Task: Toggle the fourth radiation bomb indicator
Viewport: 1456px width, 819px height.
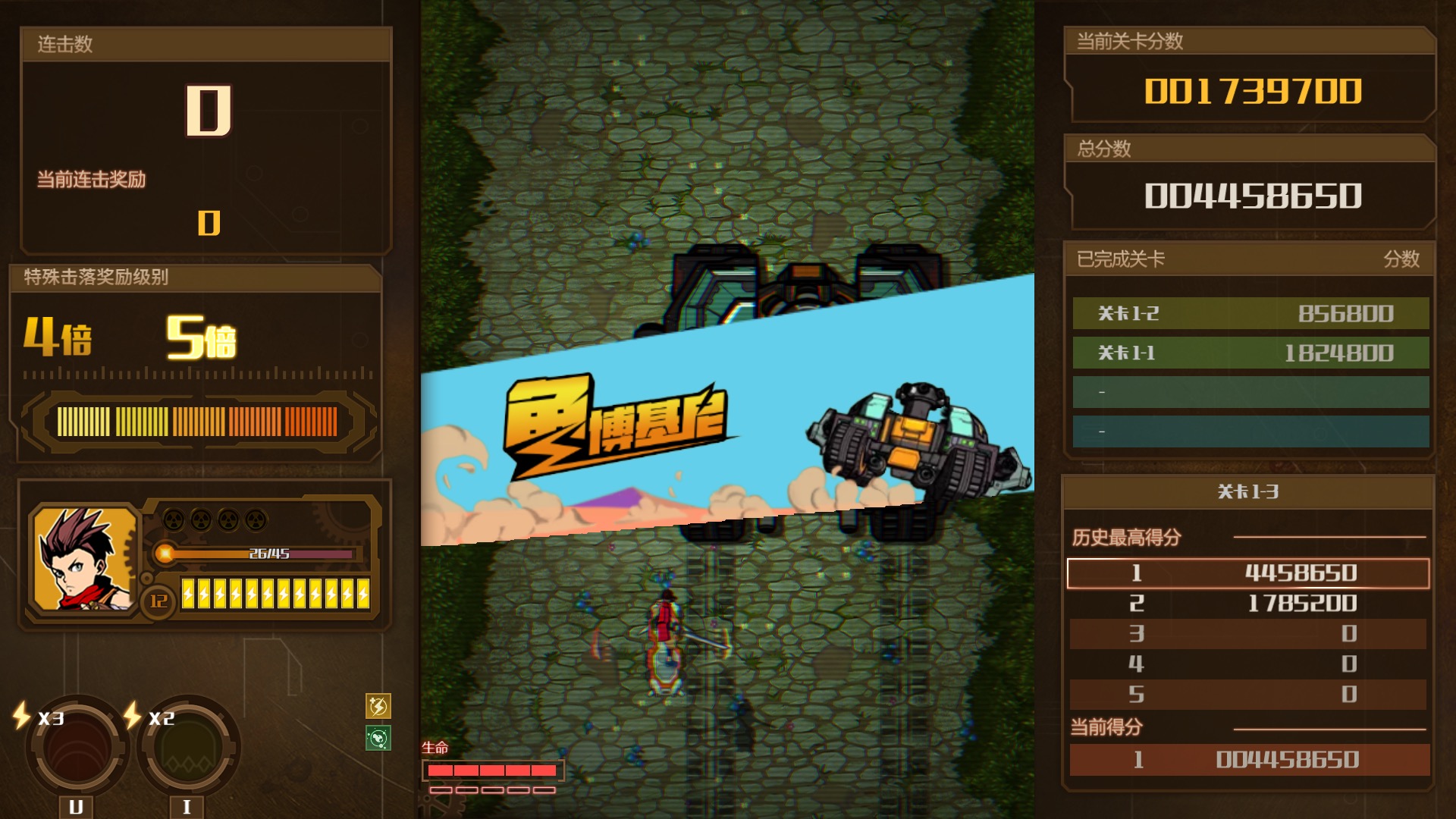Action: point(258,518)
